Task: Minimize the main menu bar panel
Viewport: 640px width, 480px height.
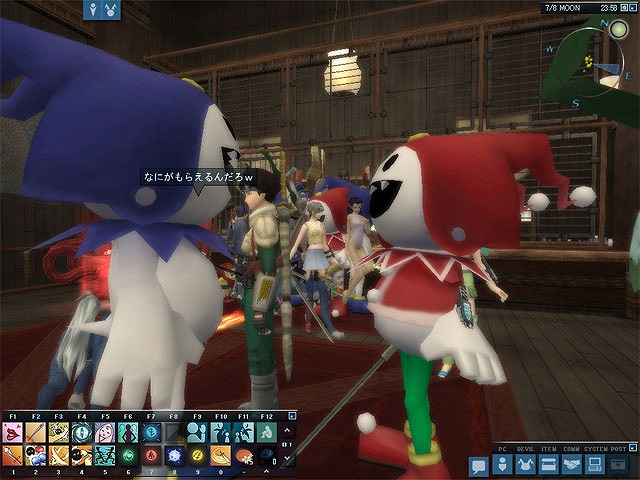Action: [632, 448]
